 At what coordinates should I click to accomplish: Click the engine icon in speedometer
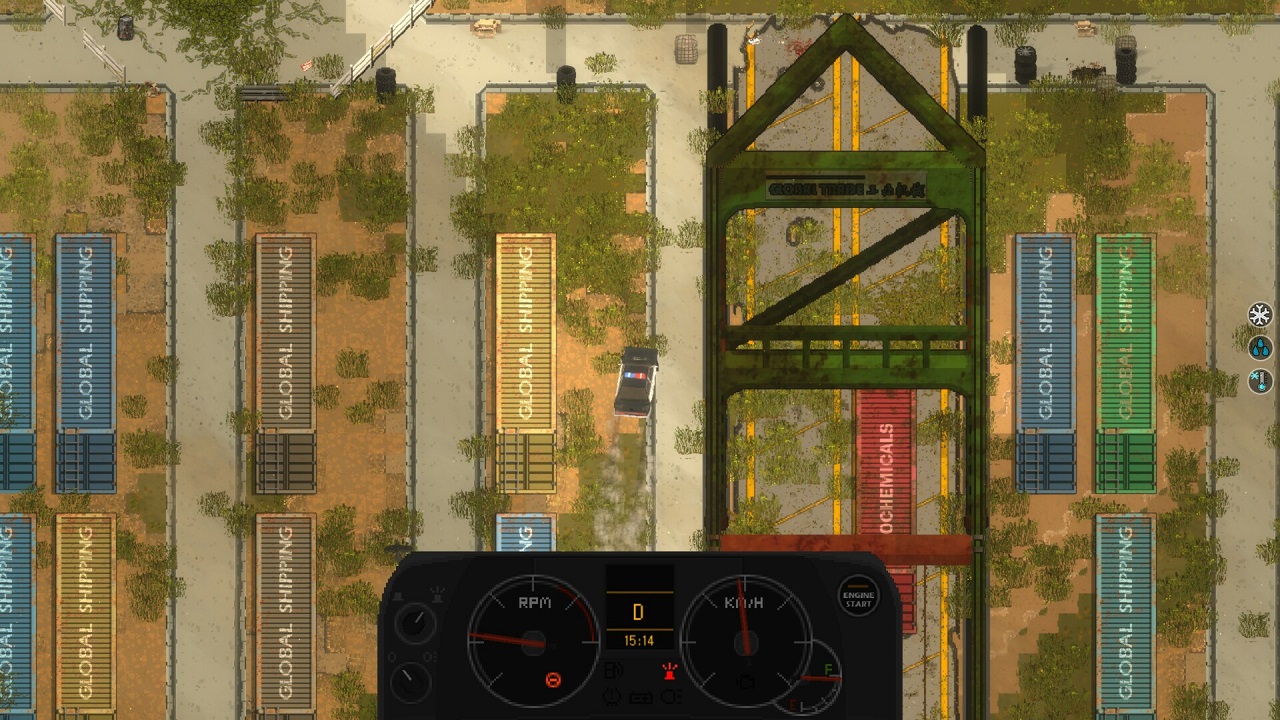(x=744, y=682)
